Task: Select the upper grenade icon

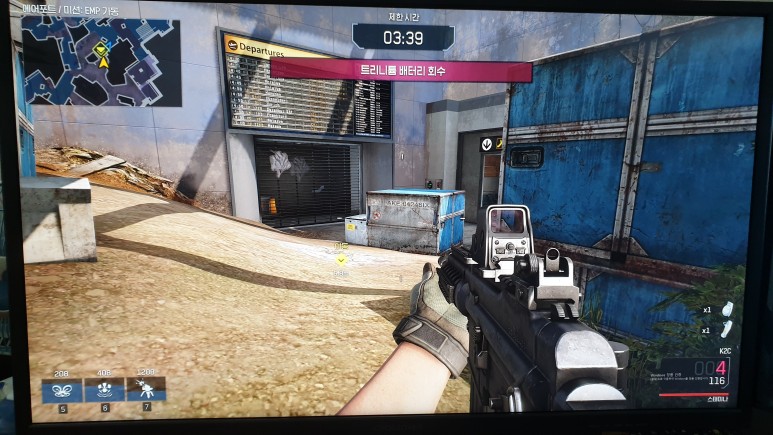Action: point(727,309)
